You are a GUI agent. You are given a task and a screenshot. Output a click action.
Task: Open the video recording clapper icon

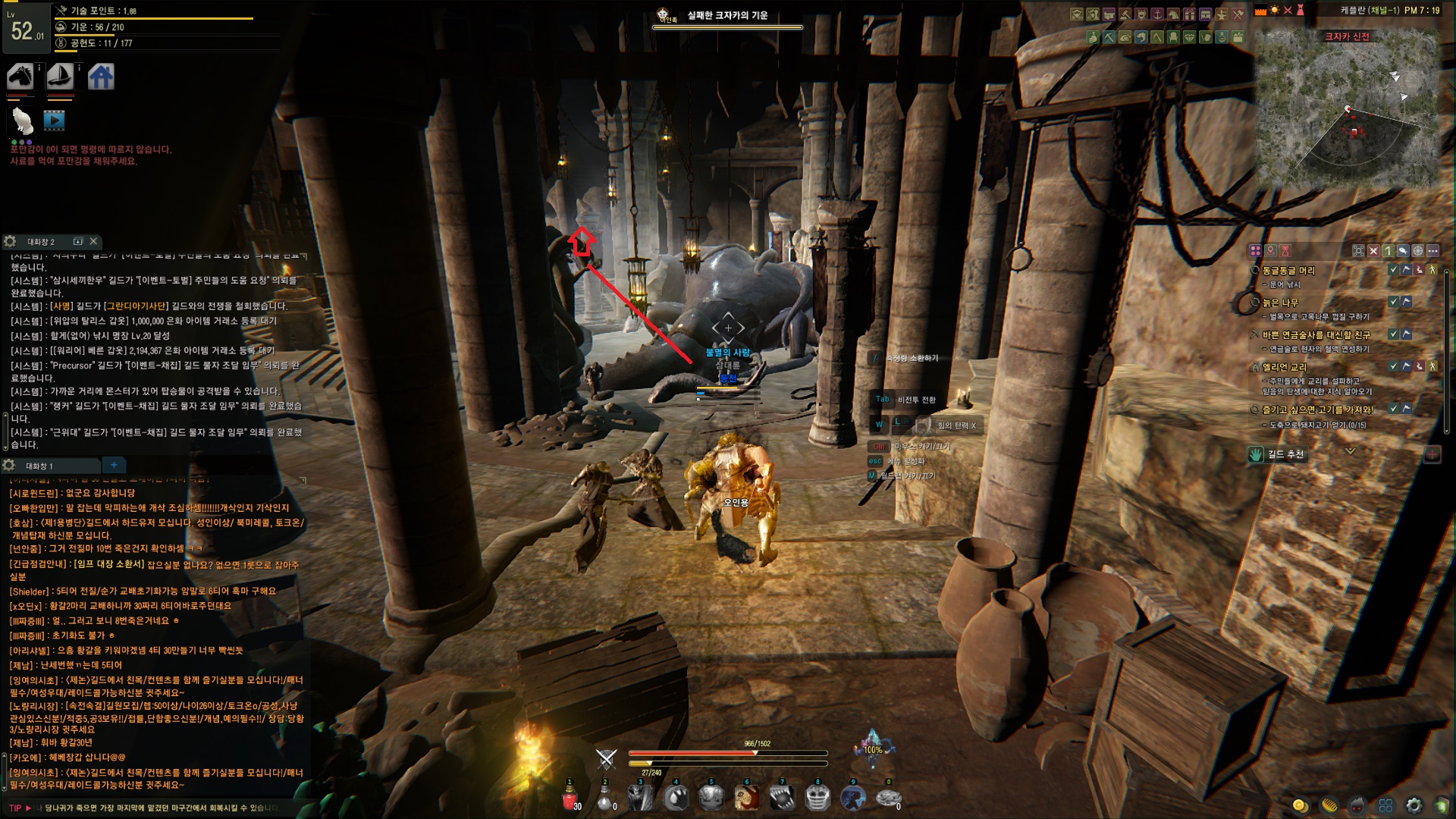tap(54, 120)
